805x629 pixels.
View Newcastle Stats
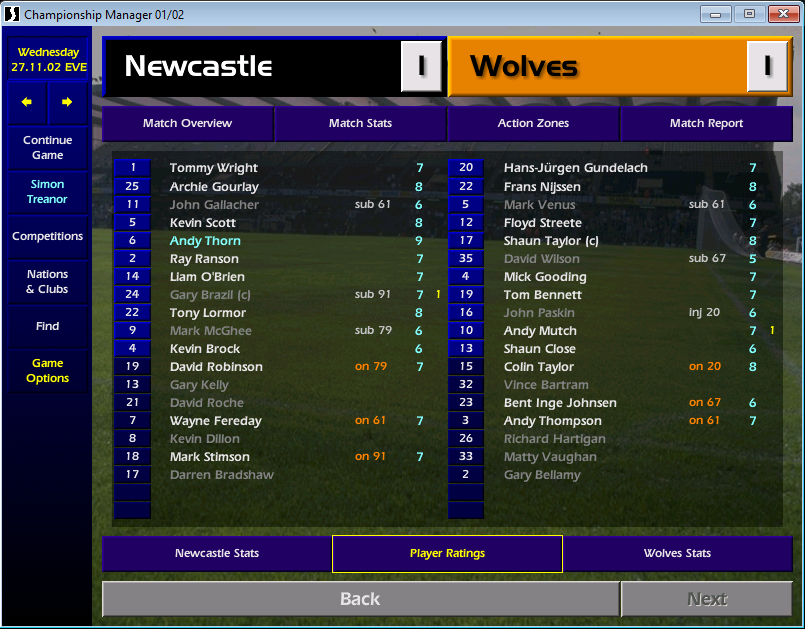(217, 553)
